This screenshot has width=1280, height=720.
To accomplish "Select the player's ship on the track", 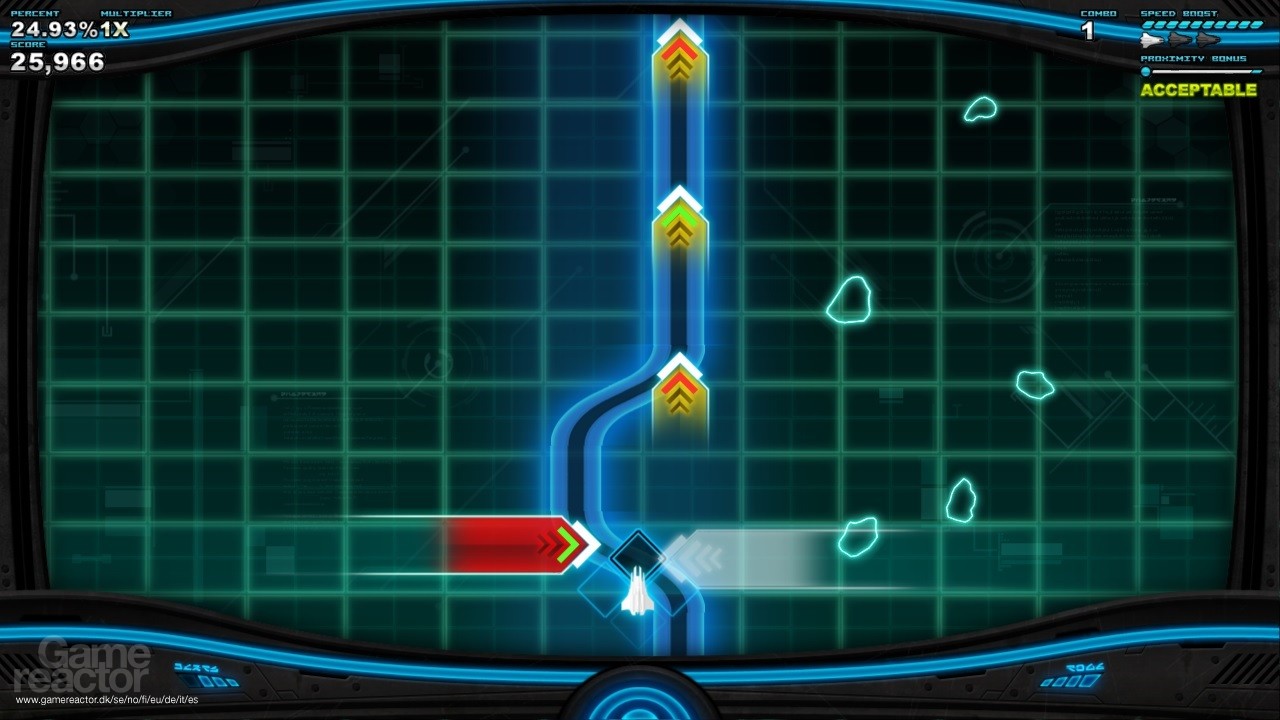I will coord(639,595).
